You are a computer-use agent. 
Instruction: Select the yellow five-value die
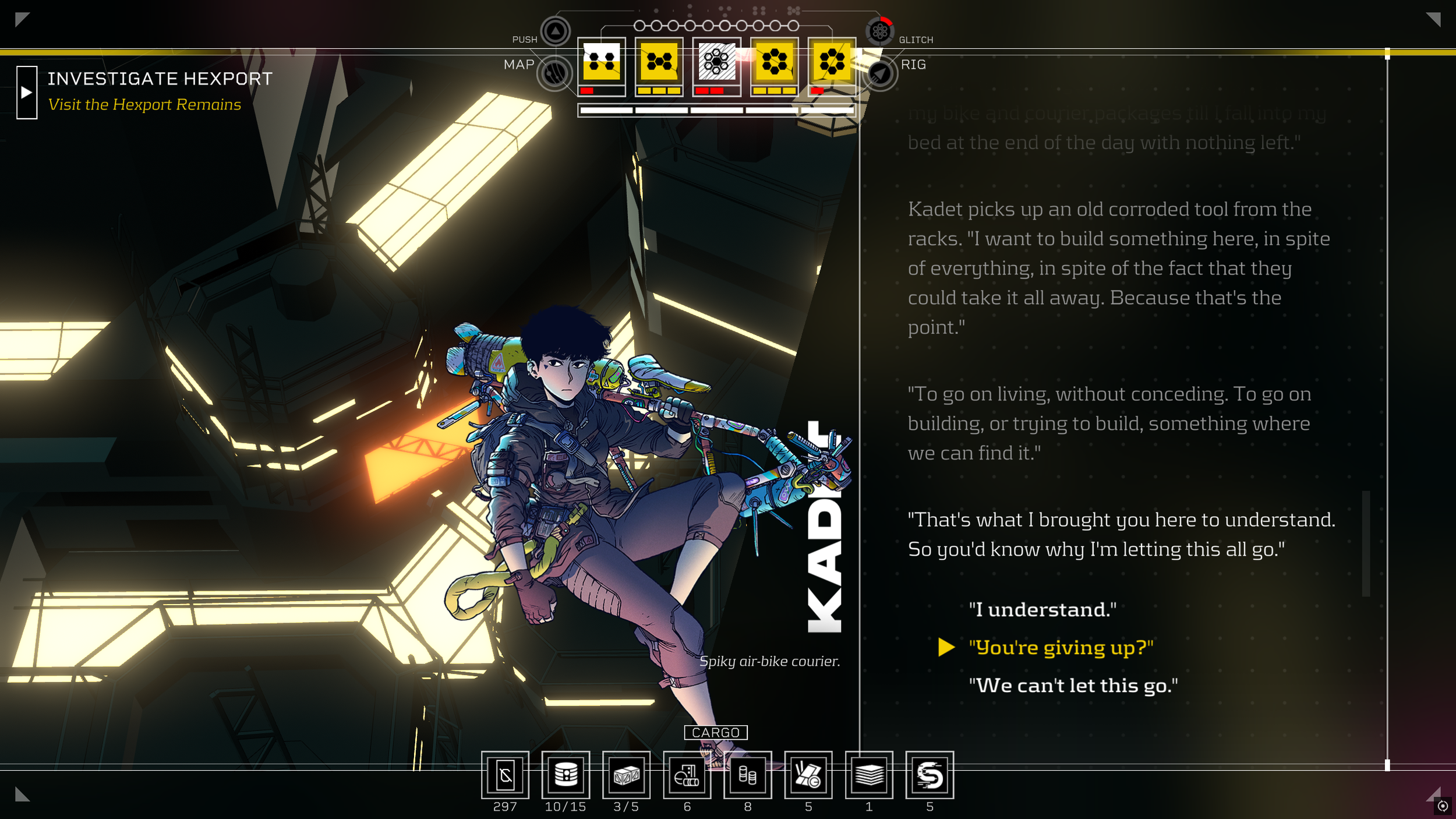click(x=659, y=61)
